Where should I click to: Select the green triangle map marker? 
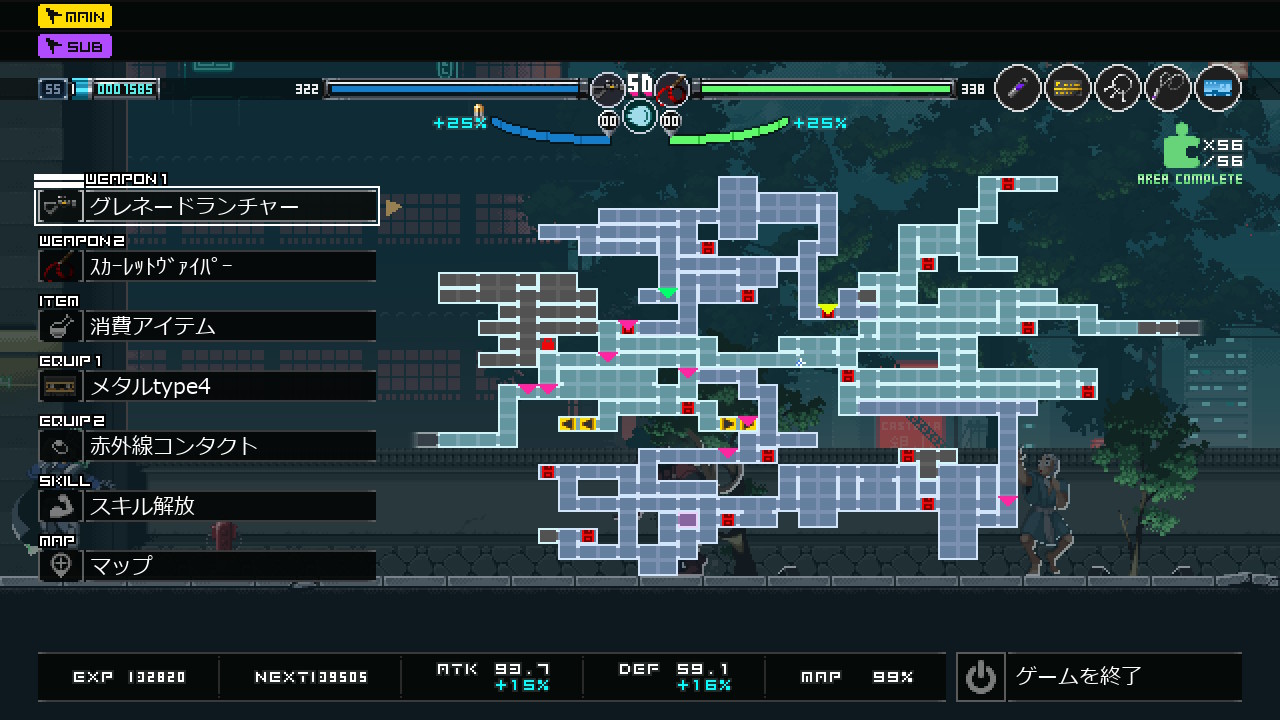667,293
